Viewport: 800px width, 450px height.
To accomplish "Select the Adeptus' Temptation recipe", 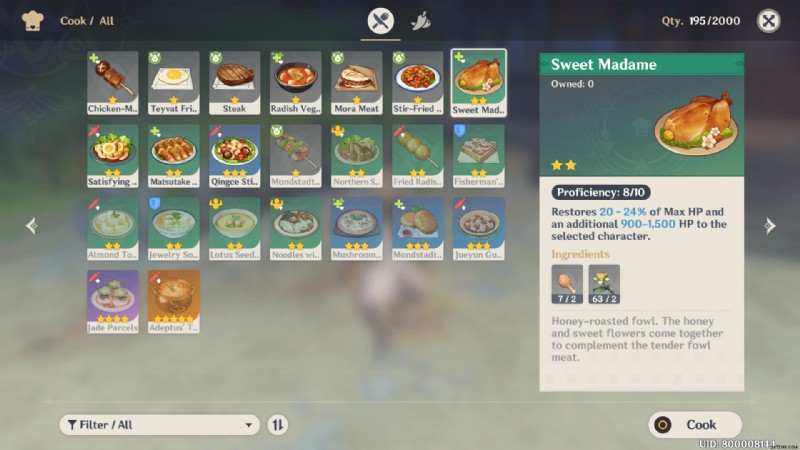I will coord(174,301).
